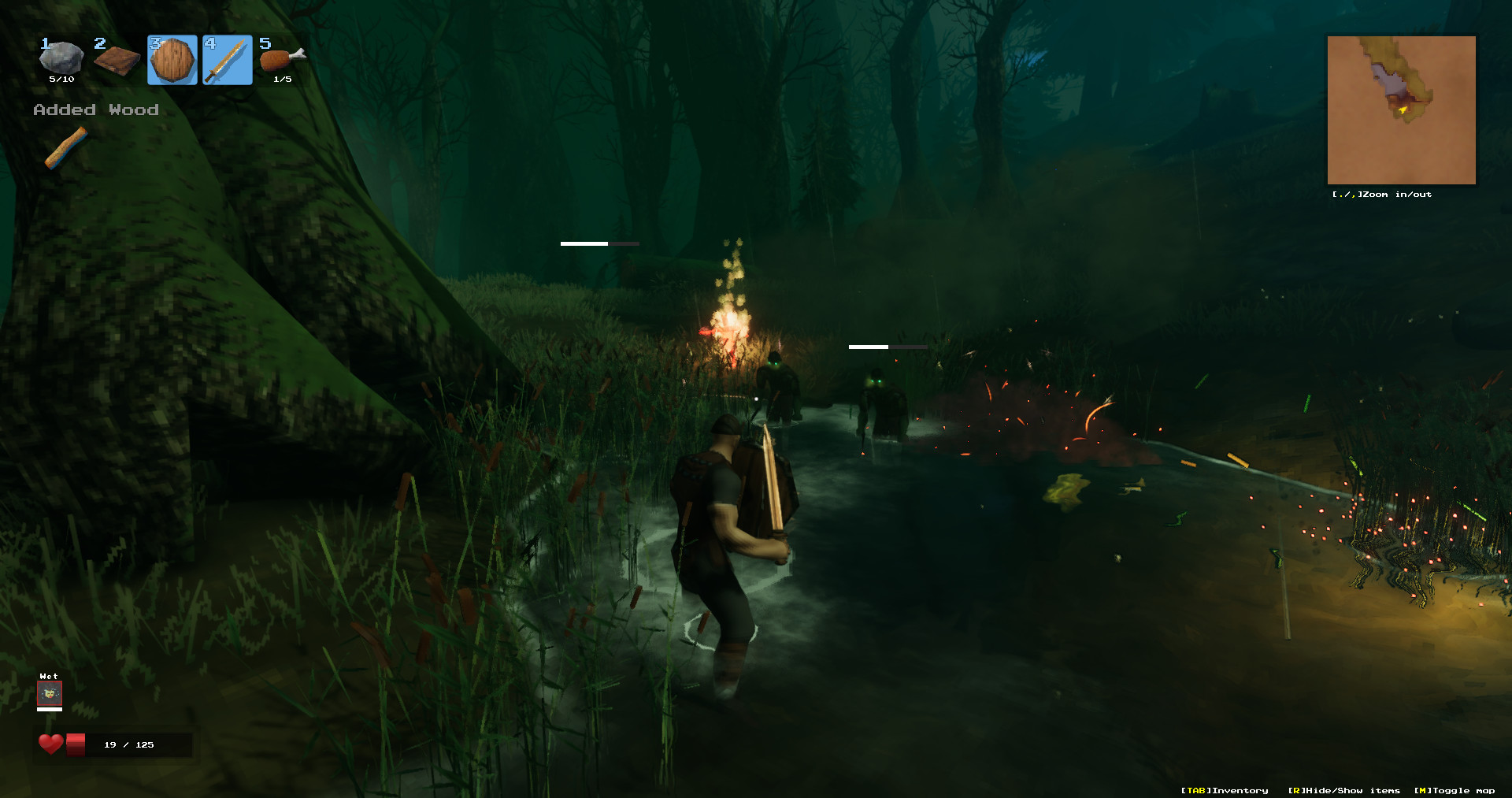This screenshot has width=1512, height=798.
Task: Click the Added Wood notification text
Action: (95, 109)
